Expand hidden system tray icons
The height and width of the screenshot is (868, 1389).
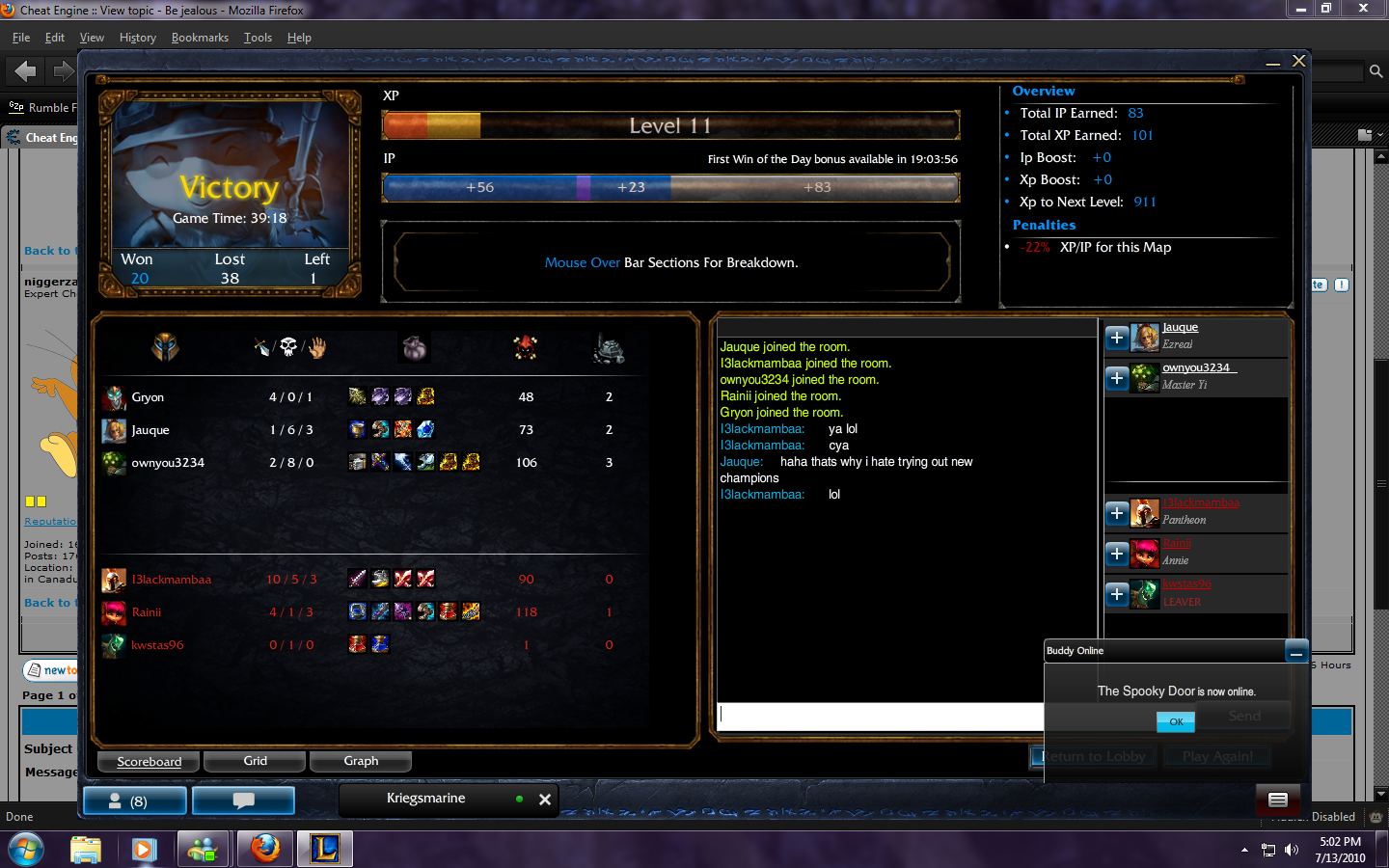click(1243, 850)
